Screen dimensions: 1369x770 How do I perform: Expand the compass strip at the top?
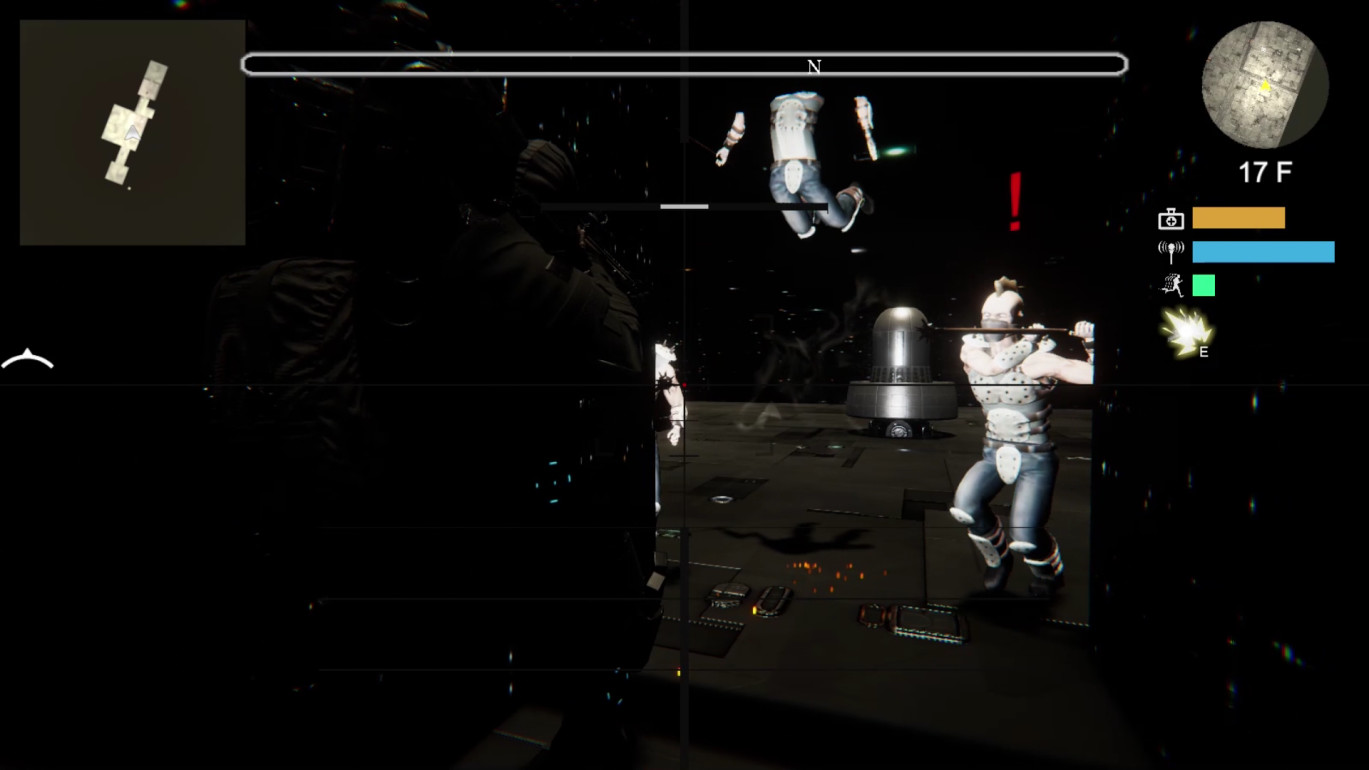point(684,63)
